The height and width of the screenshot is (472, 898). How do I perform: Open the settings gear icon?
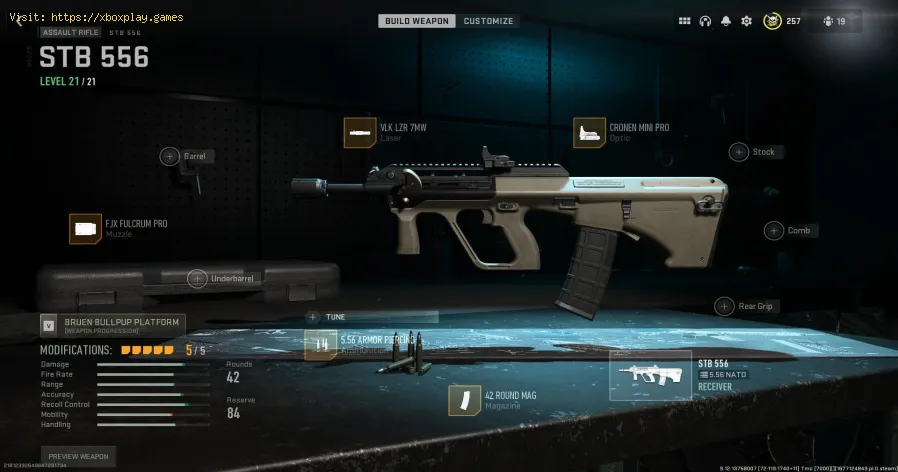(746, 21)
